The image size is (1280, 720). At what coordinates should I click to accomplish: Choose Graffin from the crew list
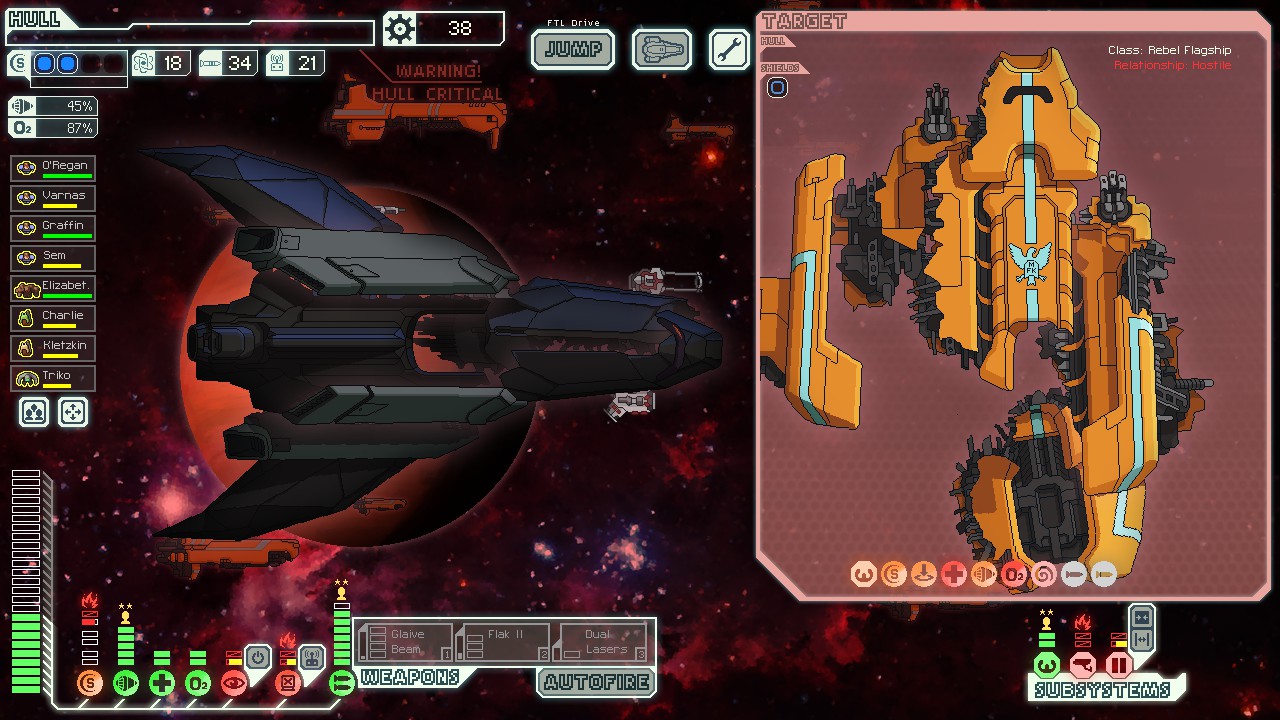click(53, 228)
